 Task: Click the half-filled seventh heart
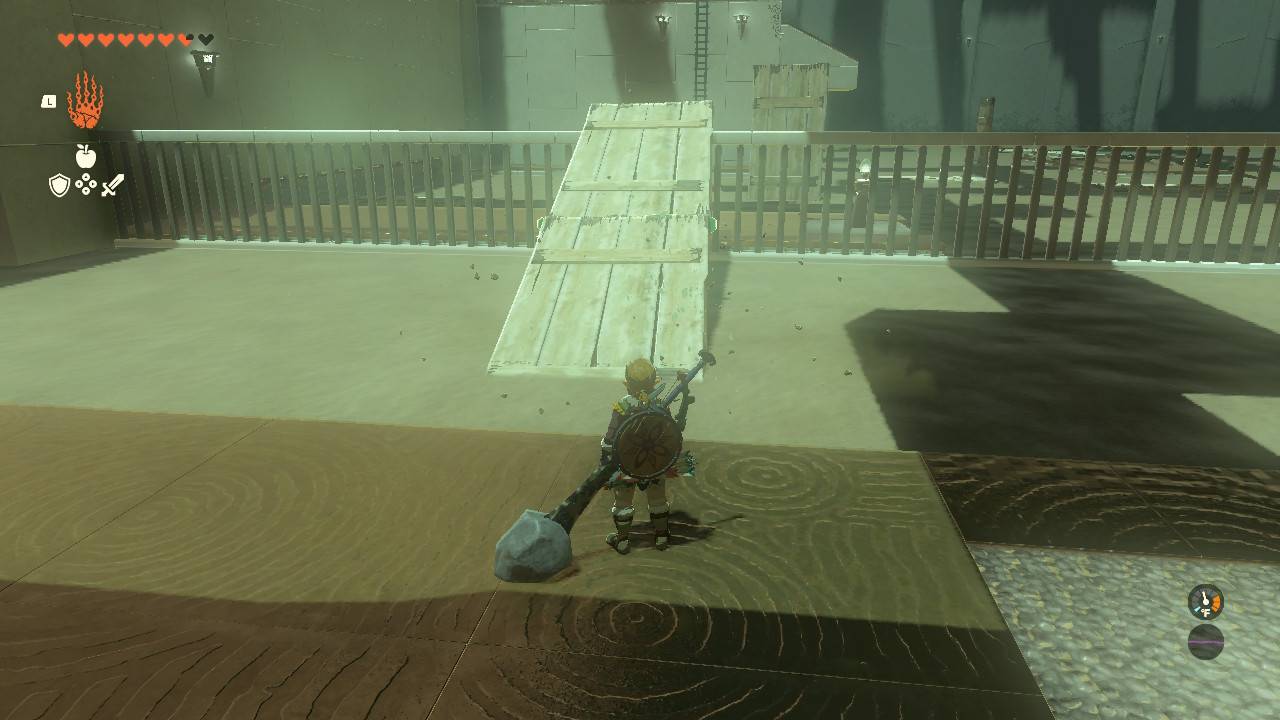point(183,38)
